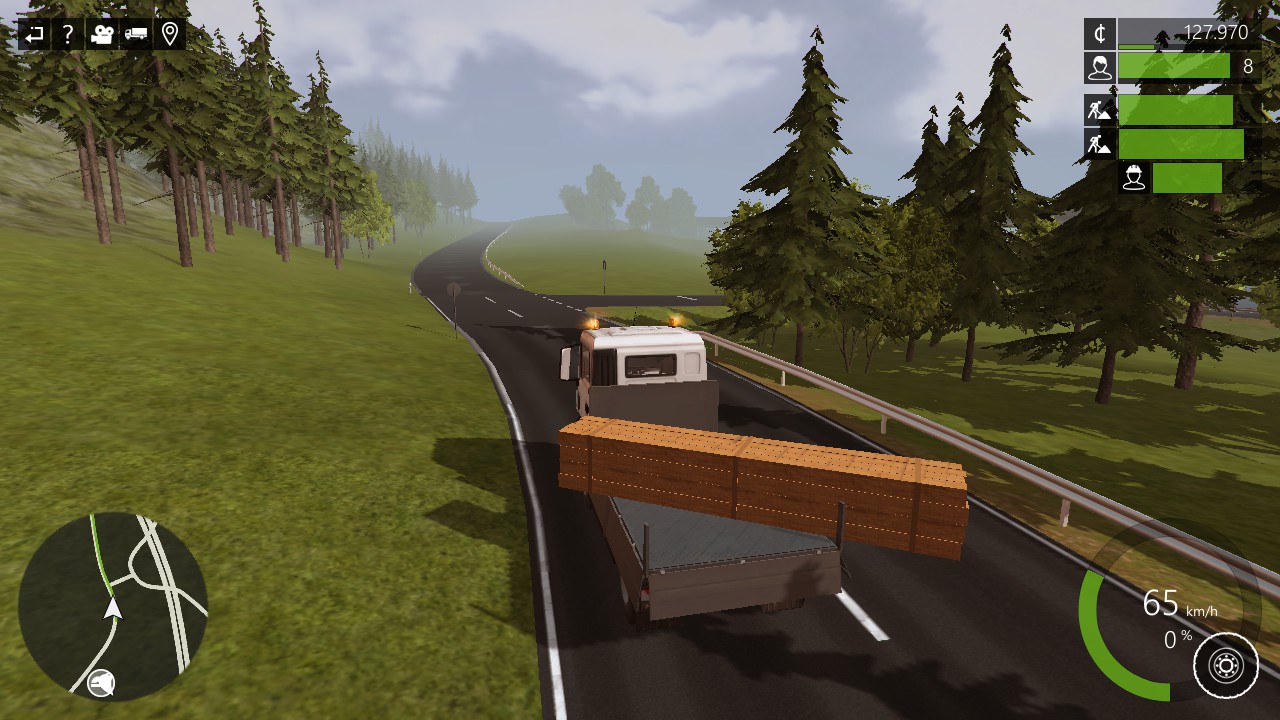Open the player profile portrait icon
Screen dimensions: 1280x720
pyautogui.click(x=1100, y=67)
